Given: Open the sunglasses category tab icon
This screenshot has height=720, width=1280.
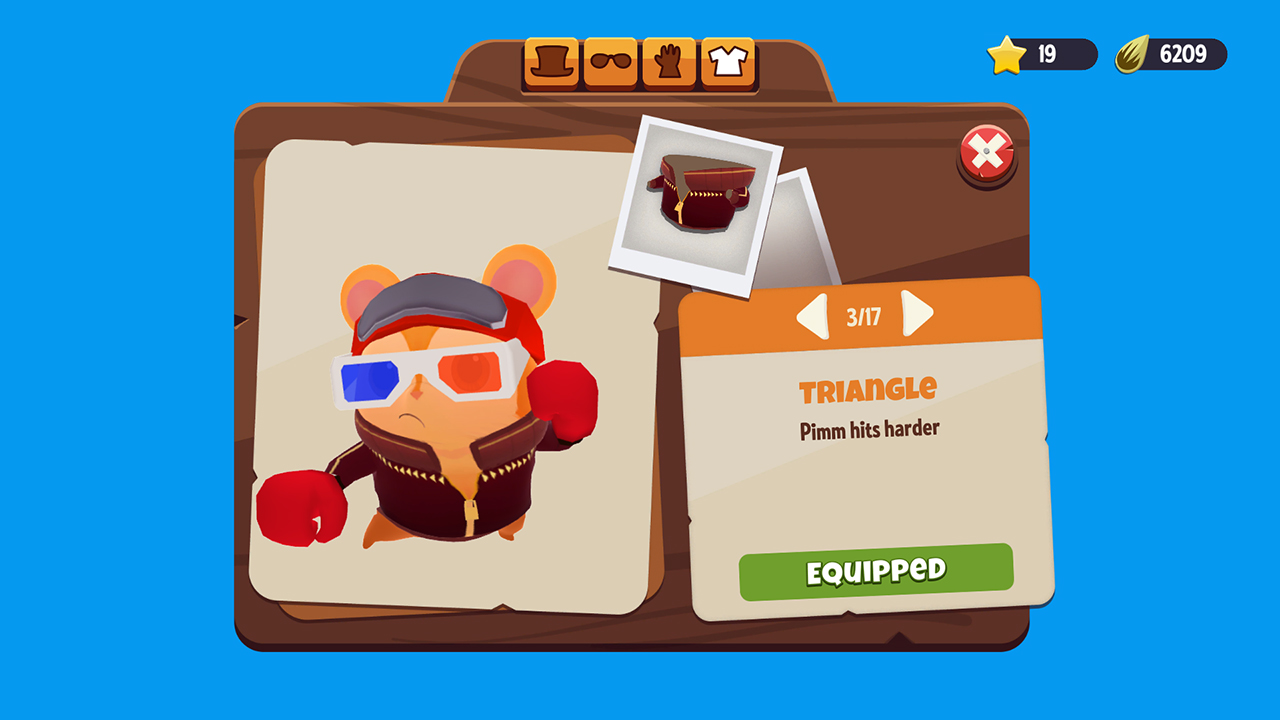Looking at the screenshot, I should (x=611, y=61).
